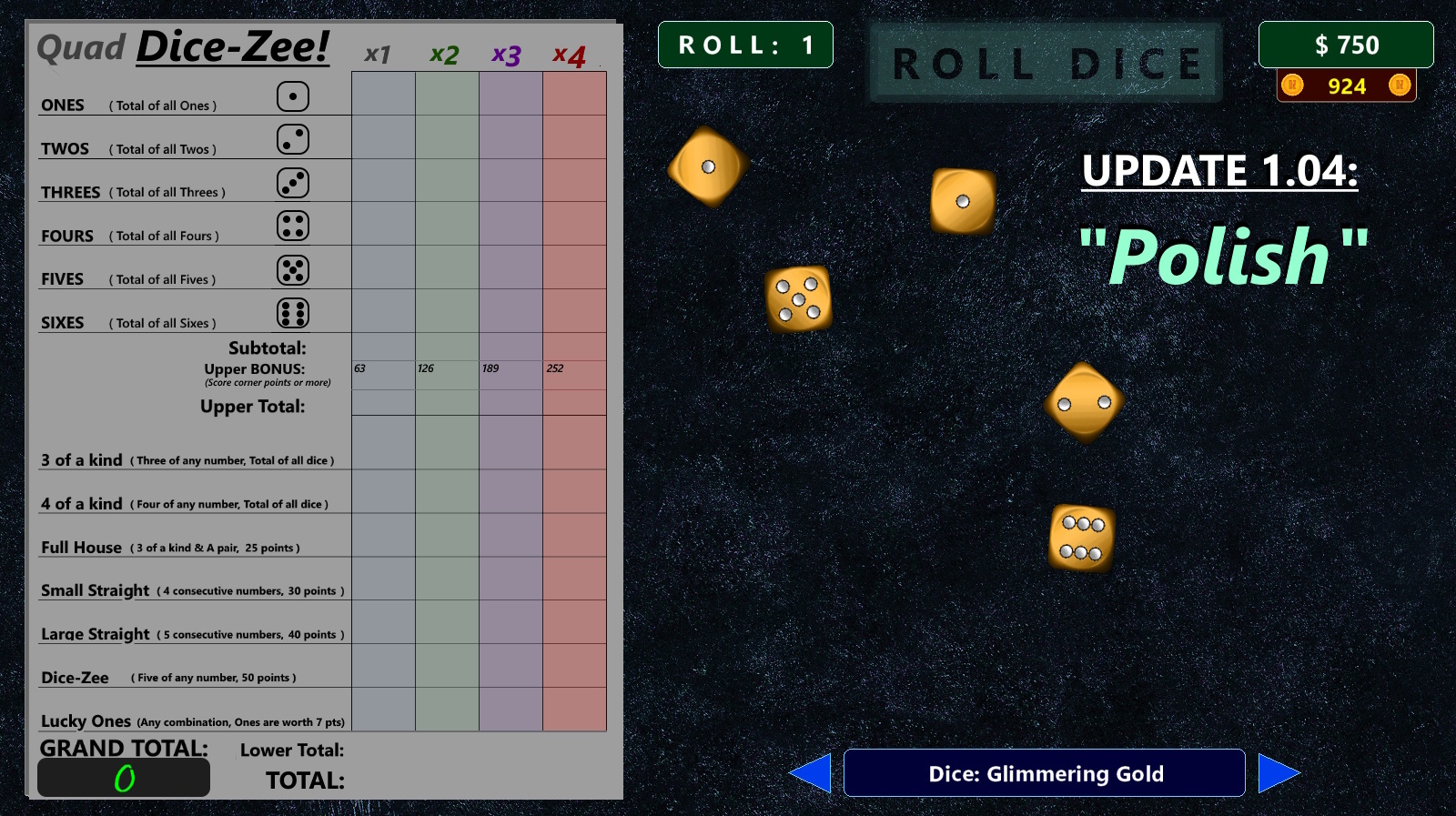
Task: Click the Fours die face icon
Action: tap(292, 226)
